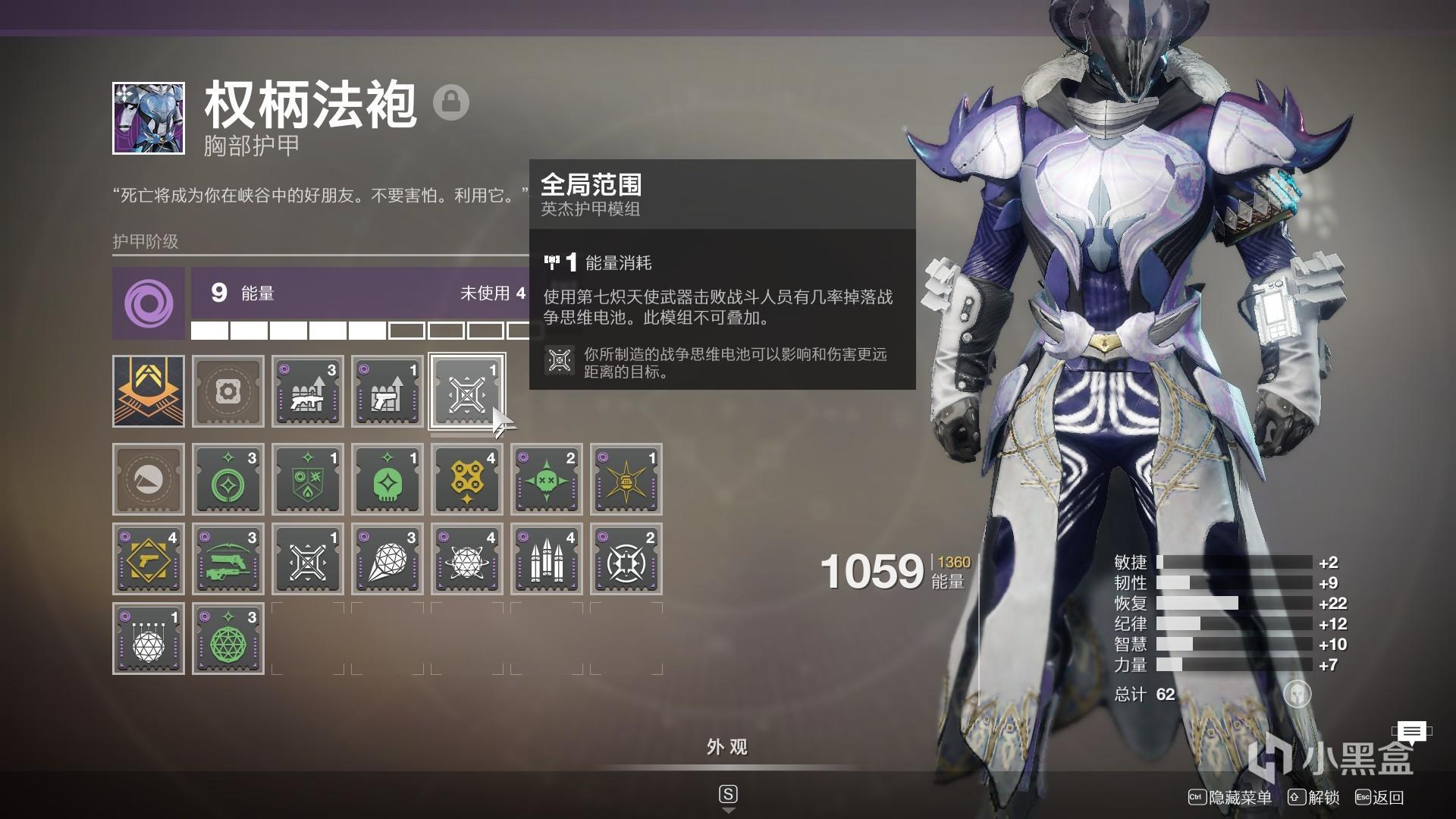Viewport: 1456px width, 819px height.
Task: Pick the circular crosshair mod costing 2
Action: (626, 559)
